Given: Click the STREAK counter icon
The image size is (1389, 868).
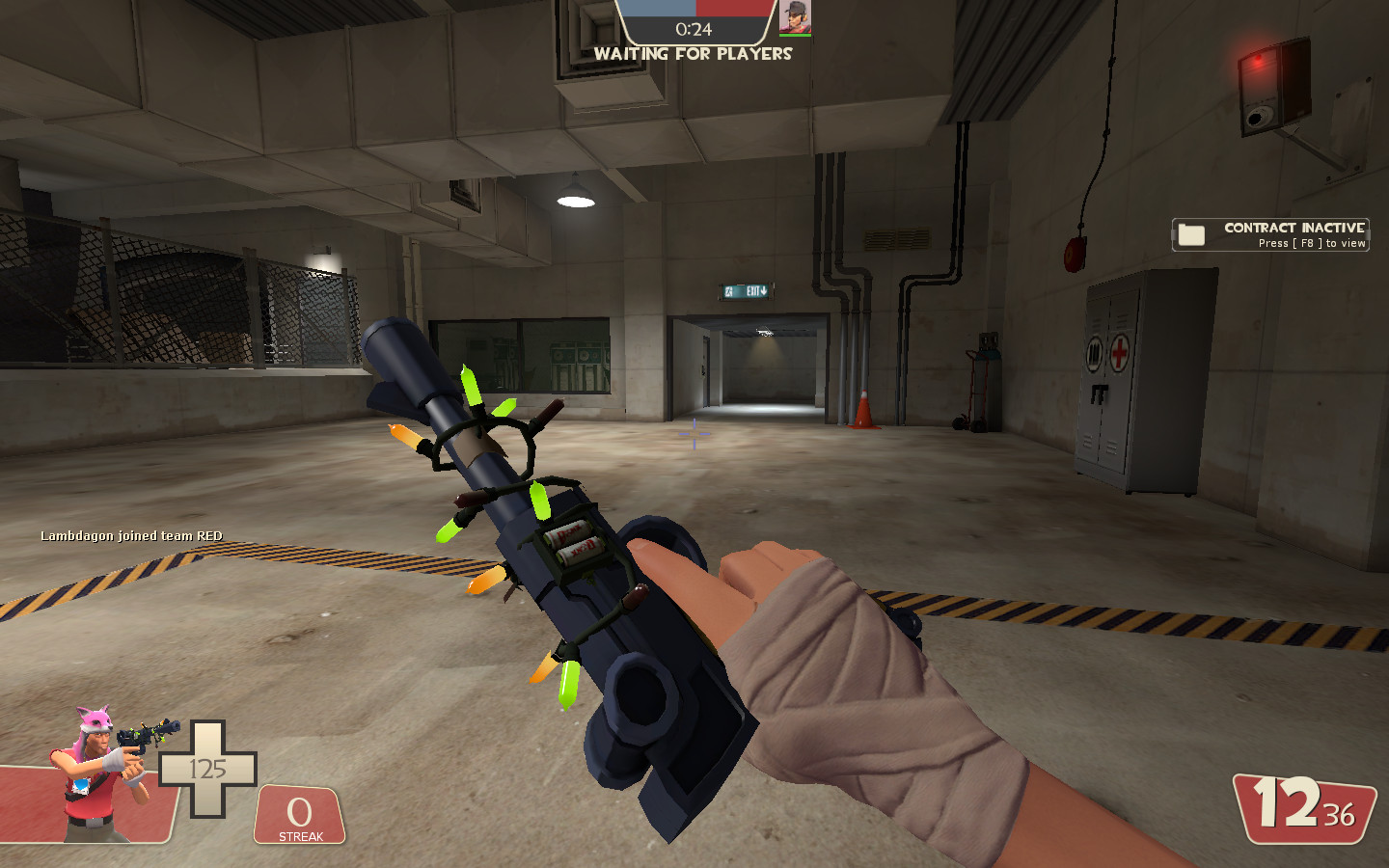Looking at the screenshot, I should pyautogui.click(x=300, y=812).
